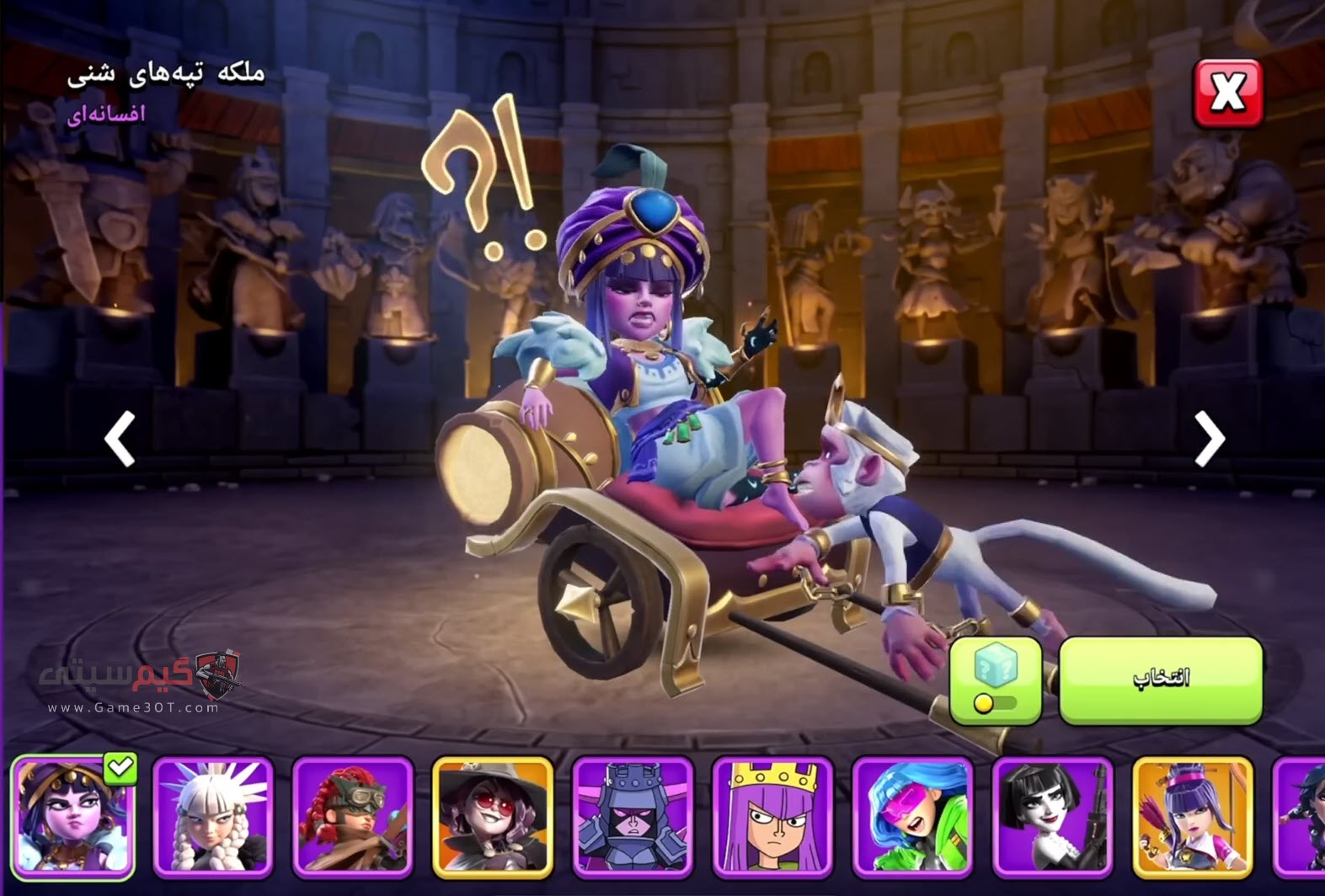Image resolution: width=1325 pixels, height=896 pixels.
Task: Show the previous skin with the left arrow
Action: tap(120, 438)
